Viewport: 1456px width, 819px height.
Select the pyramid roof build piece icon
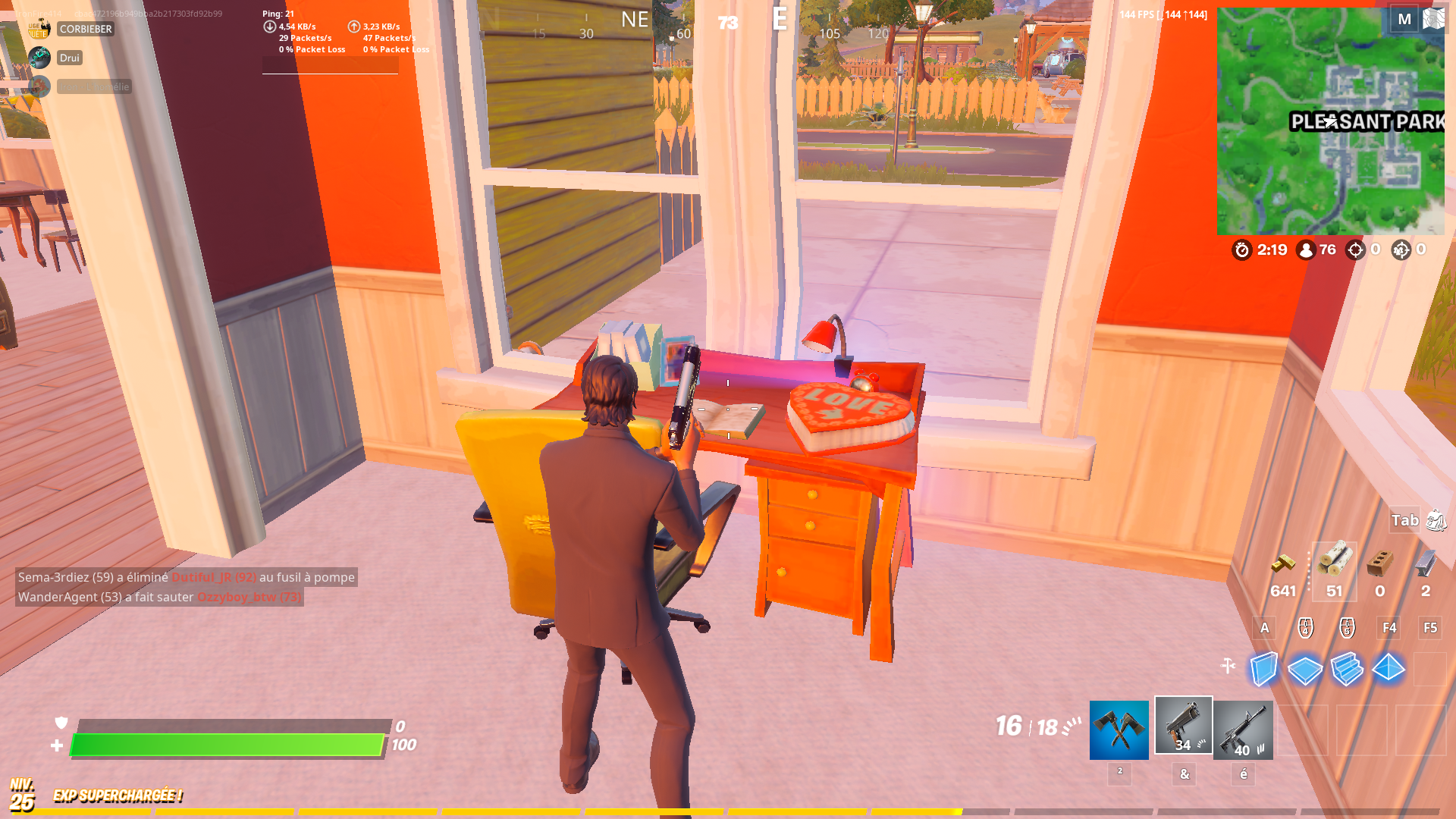pyautogui.click(x=1389, y=670)
